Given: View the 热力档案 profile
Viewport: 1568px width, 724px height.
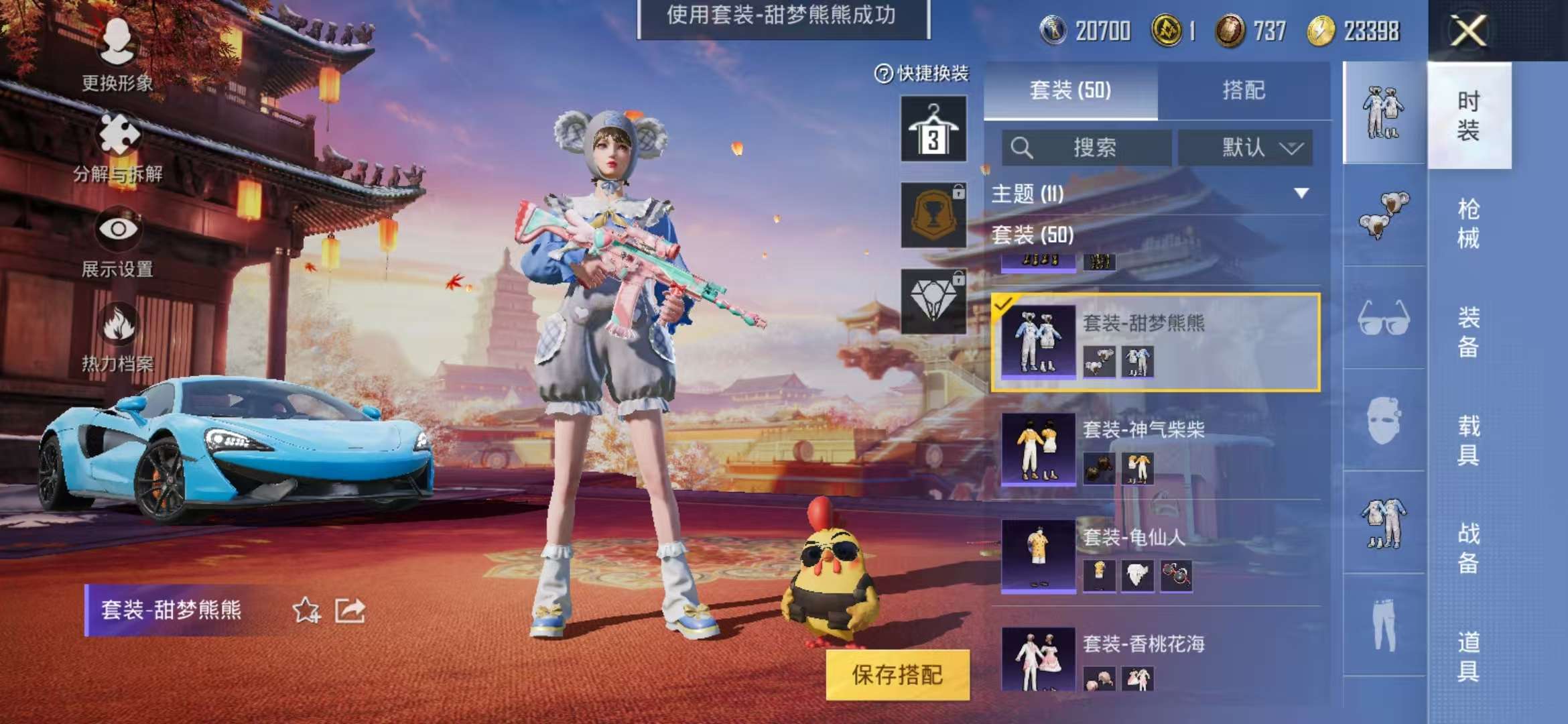Looking at the screenshot, I should [x=117, y=342].
